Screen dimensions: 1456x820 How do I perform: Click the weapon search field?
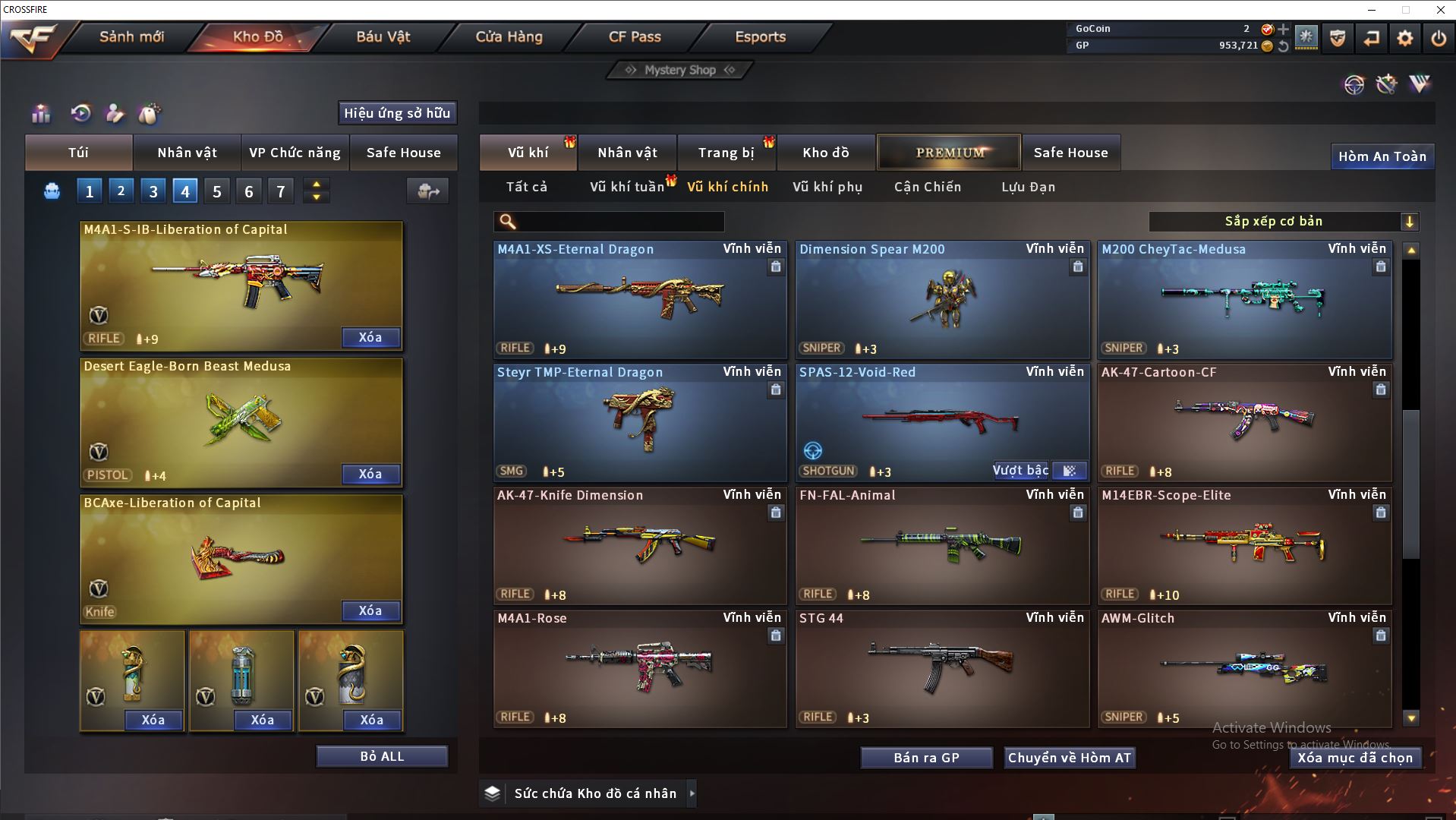pyautogui.click(x=619, y=222)
